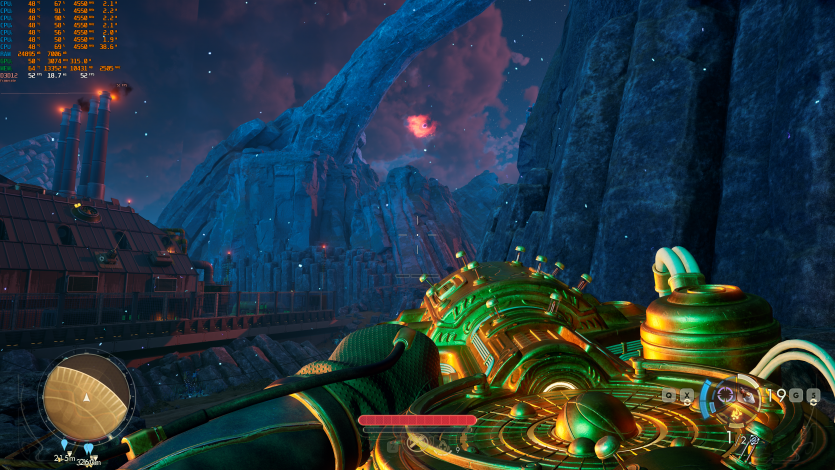Select the purple crosshair ability icon
Viewport: 835px width, 470px height.
(724, 395)
